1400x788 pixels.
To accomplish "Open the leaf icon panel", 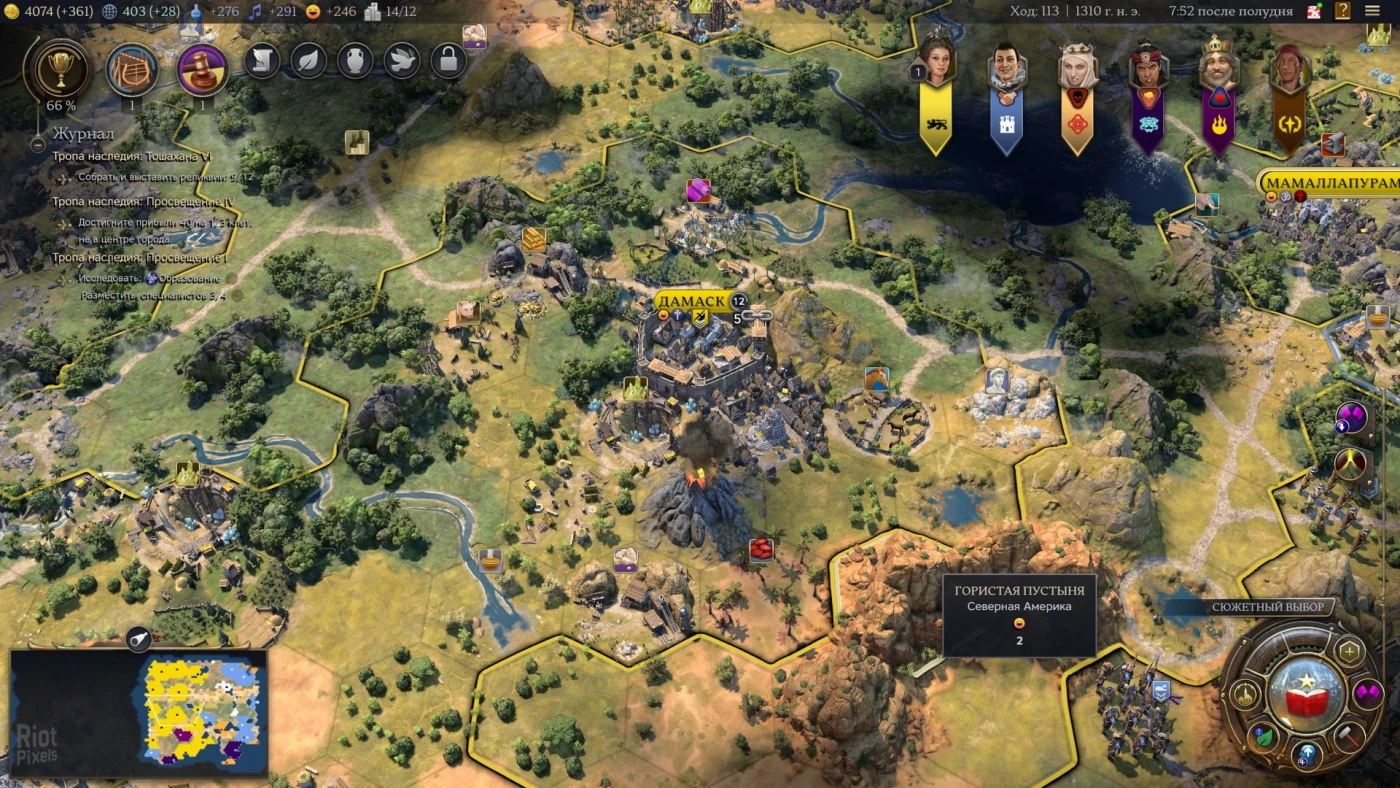I will (x=309, y=62).
